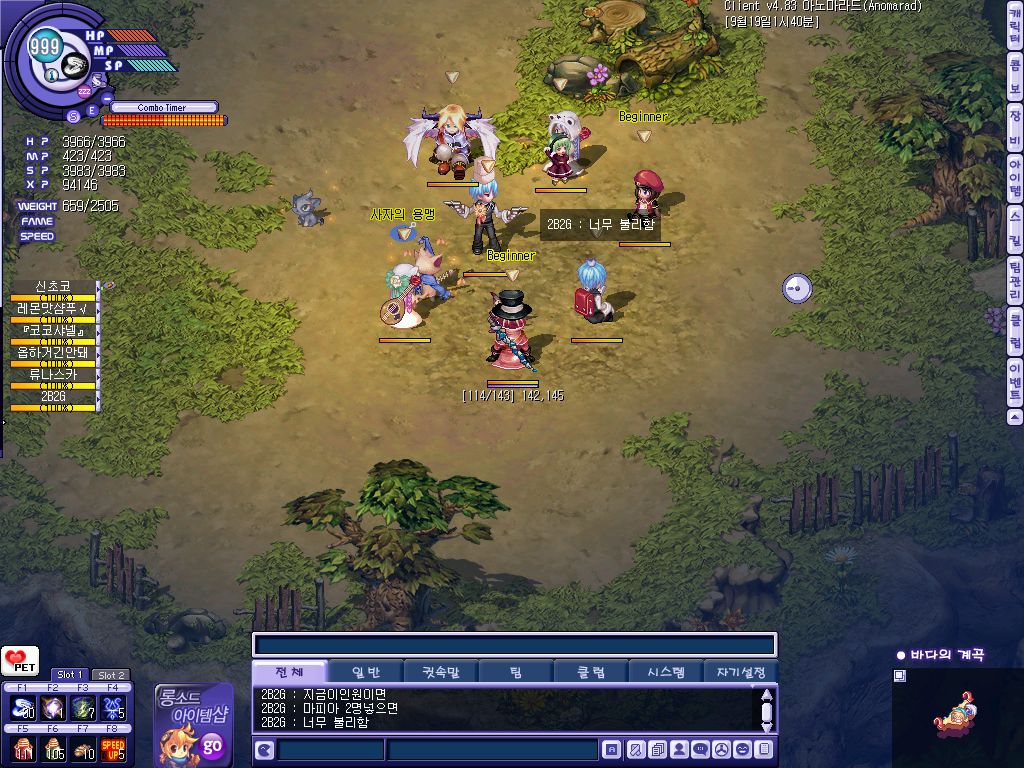Switch to the 일반 chat tab
The height and width of the screenshot is (768, 1024).
point(365,672)
